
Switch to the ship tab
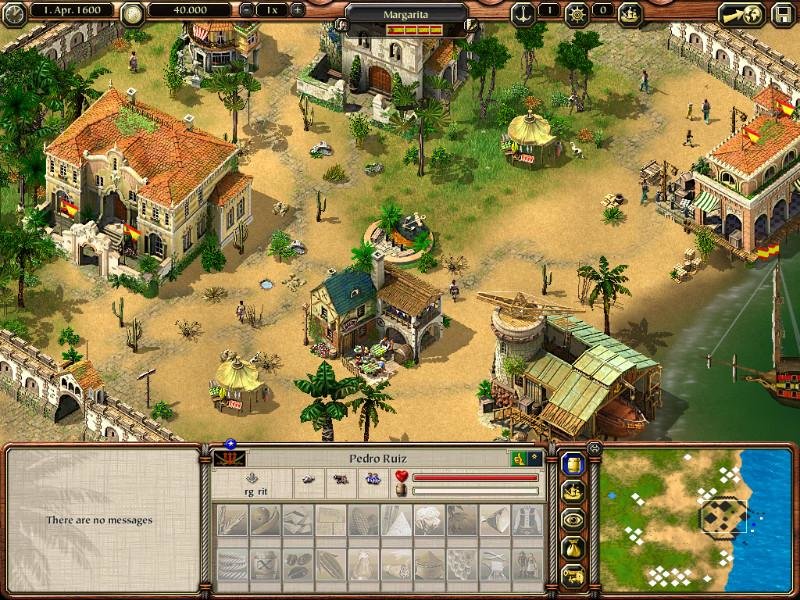coord(573,492)
